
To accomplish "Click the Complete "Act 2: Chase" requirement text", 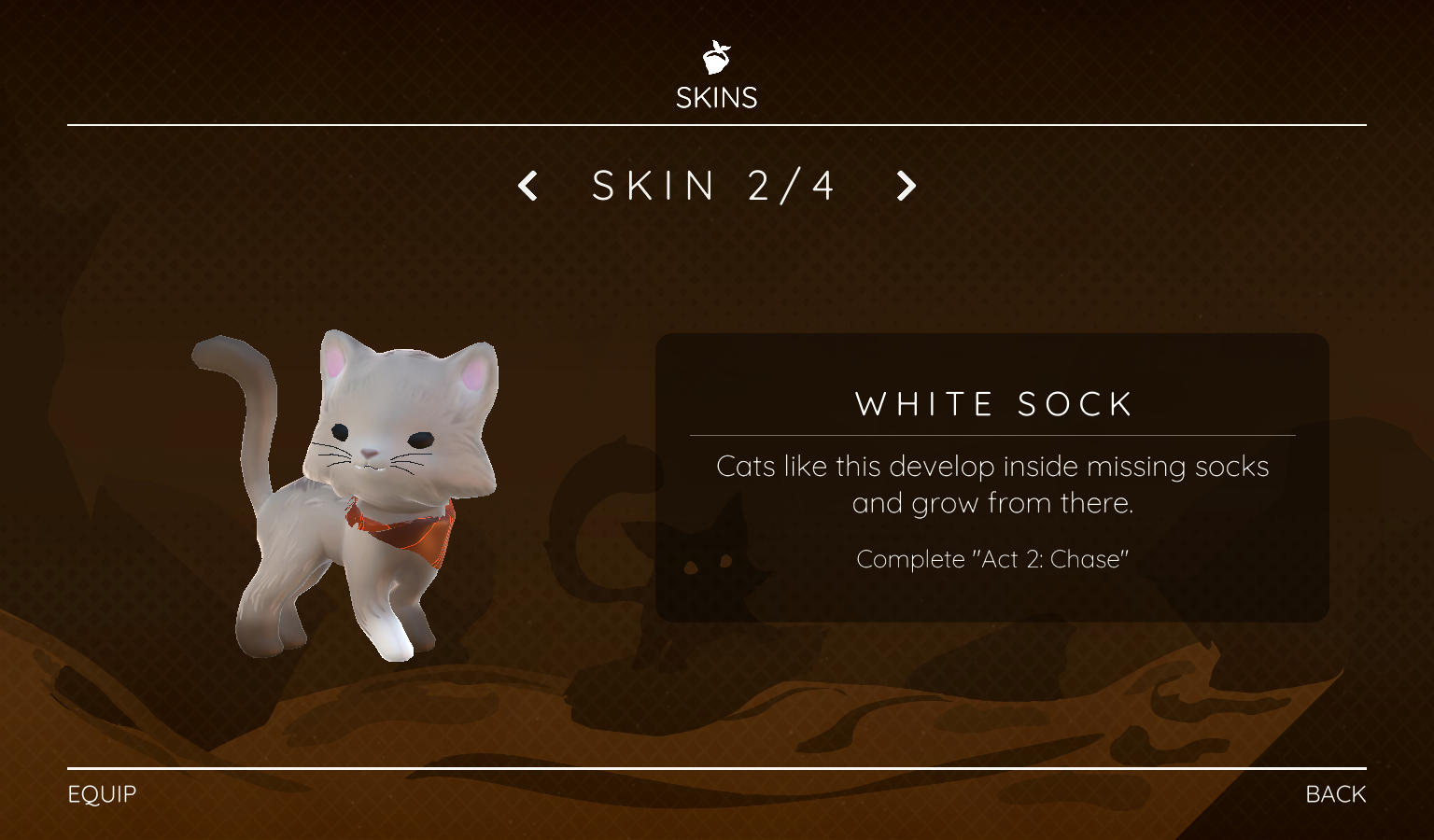I will [x=992, y=559].
